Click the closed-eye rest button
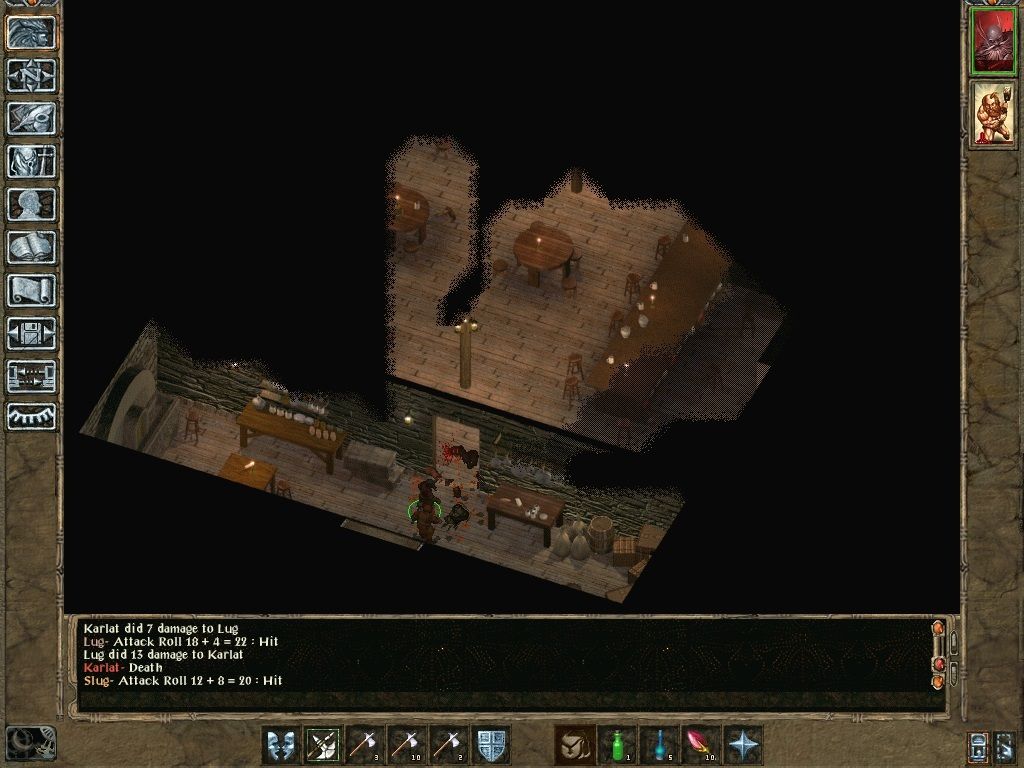1024x768 pixels. tap(31, 416)
